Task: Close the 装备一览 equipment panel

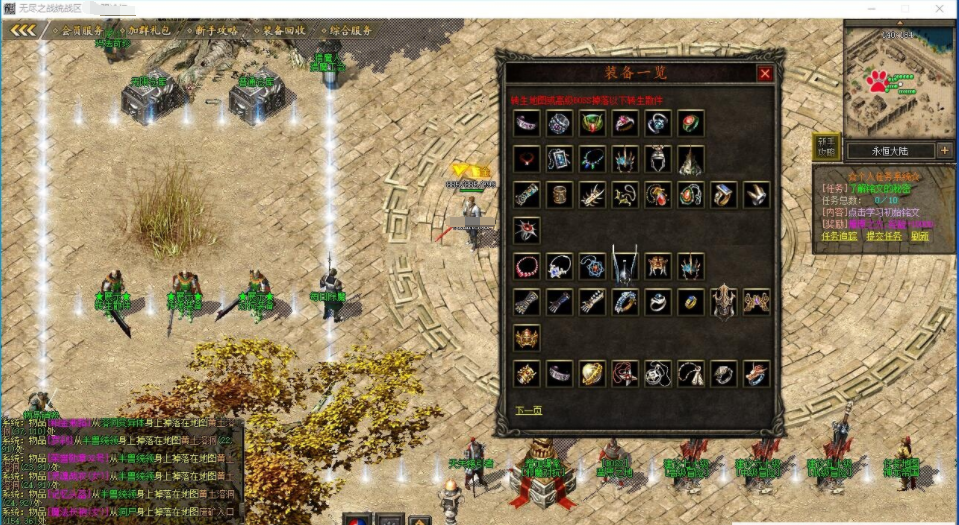Action: (x=765, y=73)
